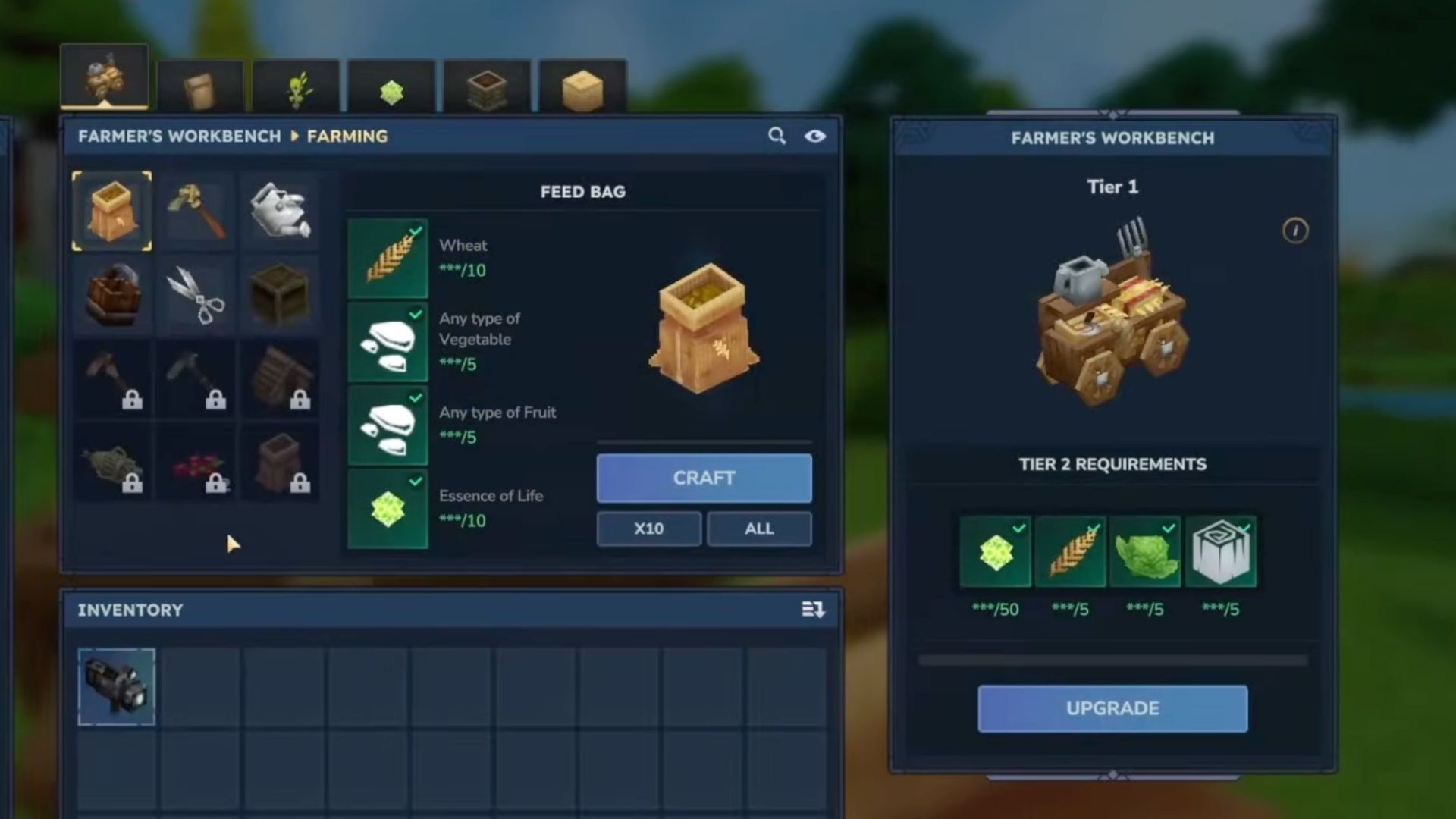The width and height of the screenshot is (1456, 819).
Task: Toggle the eye visibility icon in the panel header
Action: click(816, 136)
